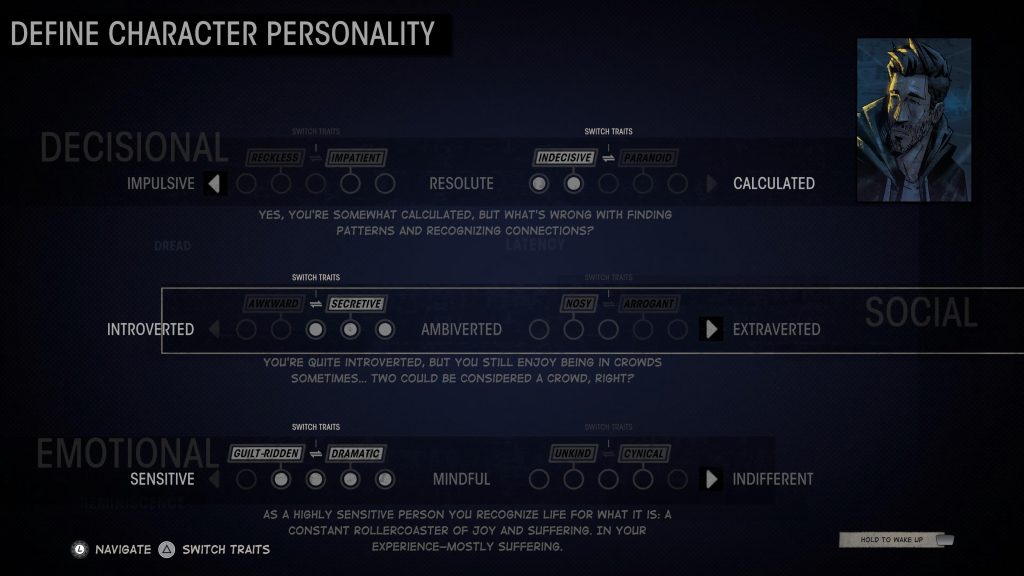Click the arrow toward Introverted
This screenshot has width=1024, height=576.
tap(214, 329)
